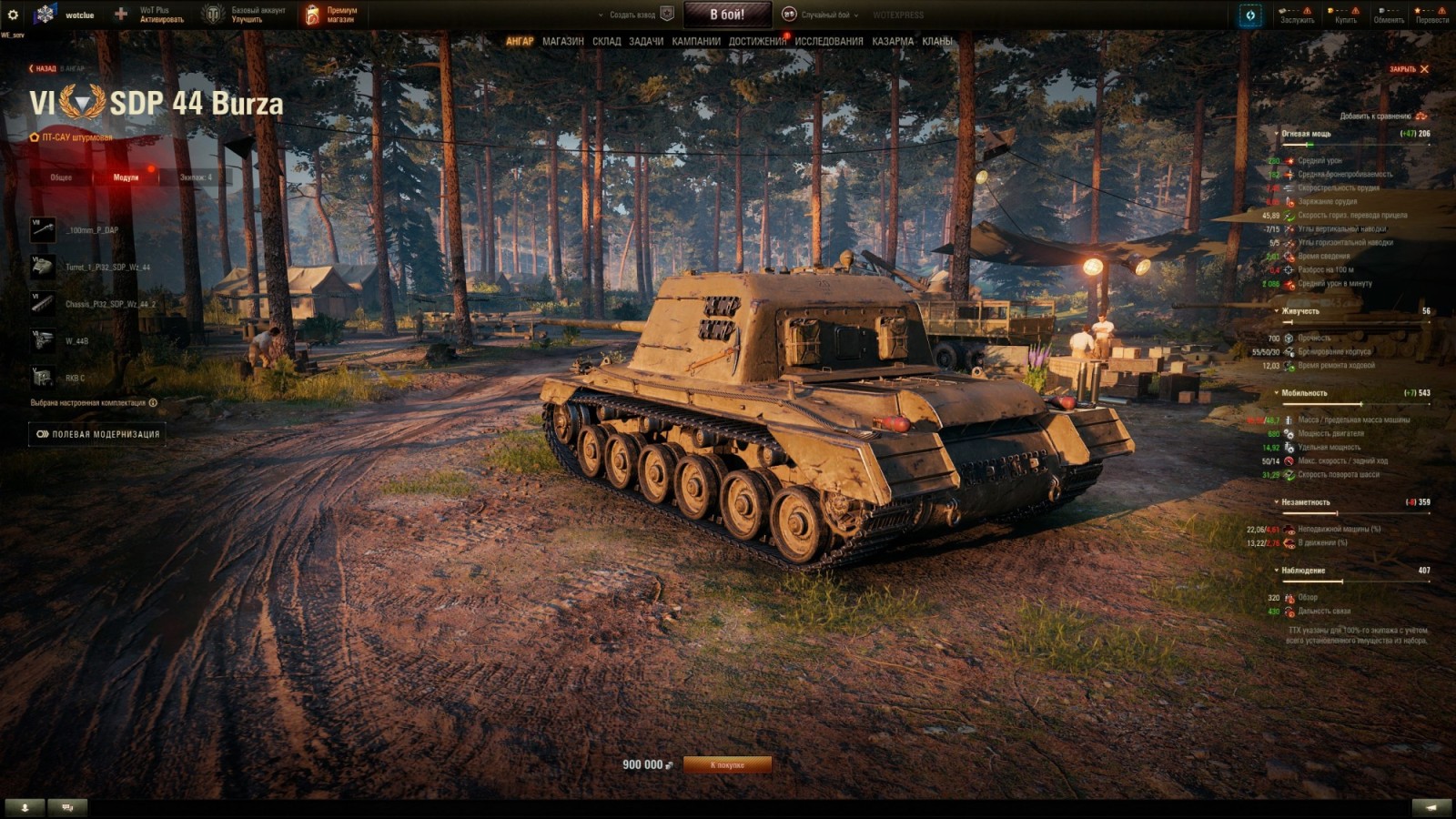The width and height of the screenshot is (1456, 819).
Task: Switch to the Экипаж tab
Action: 197,177
